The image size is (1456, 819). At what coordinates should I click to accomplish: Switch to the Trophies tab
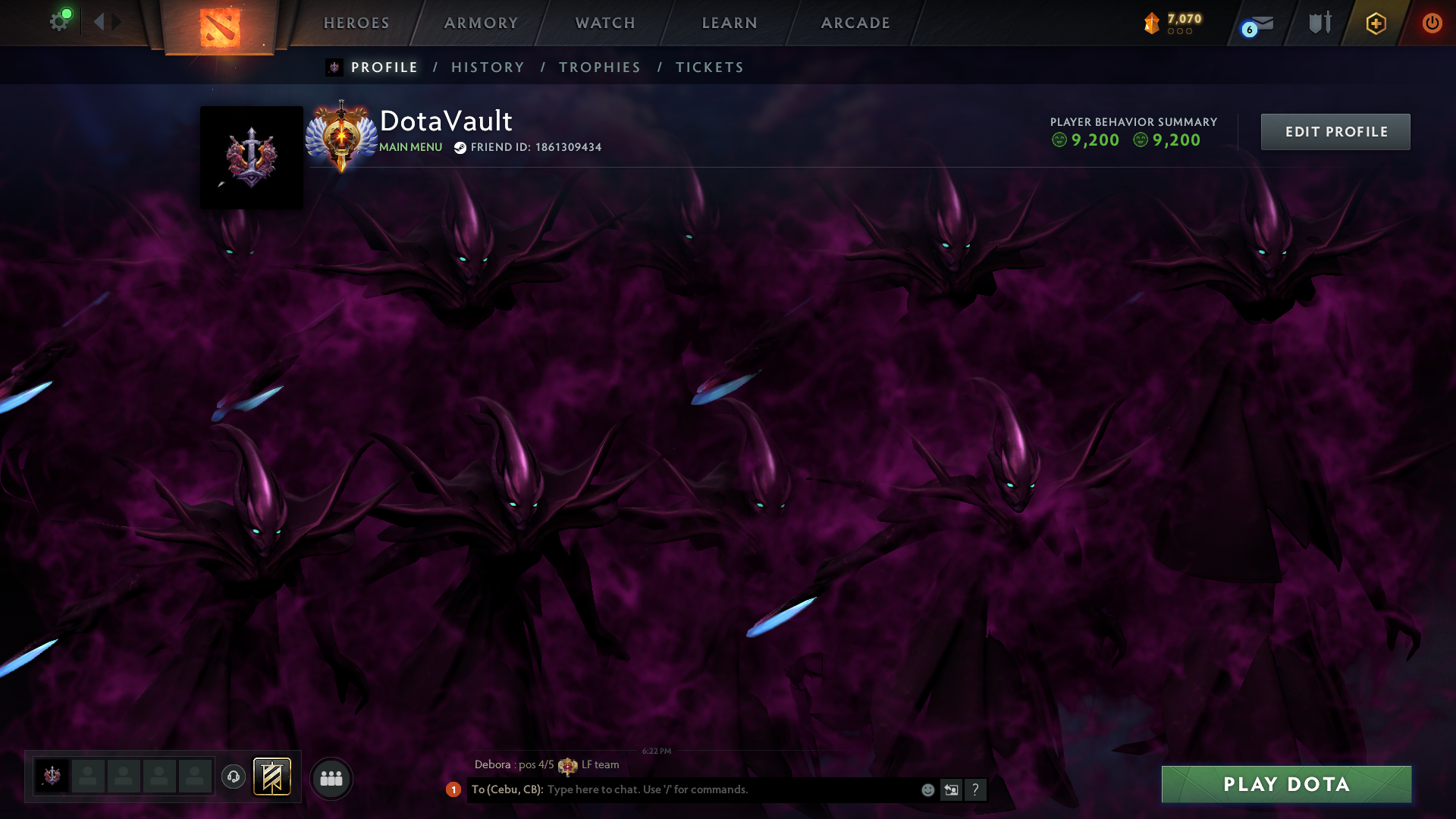click(x=600, y=67)
